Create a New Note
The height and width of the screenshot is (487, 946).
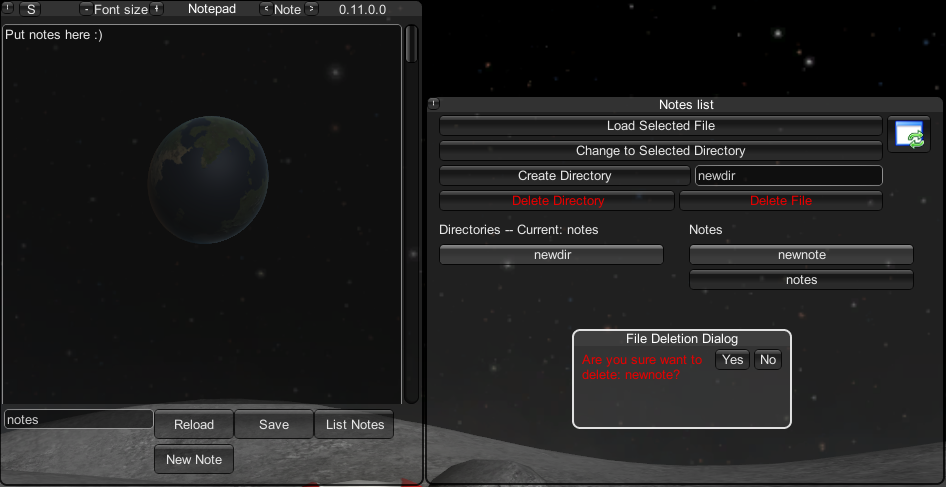(x=194, y=459)
